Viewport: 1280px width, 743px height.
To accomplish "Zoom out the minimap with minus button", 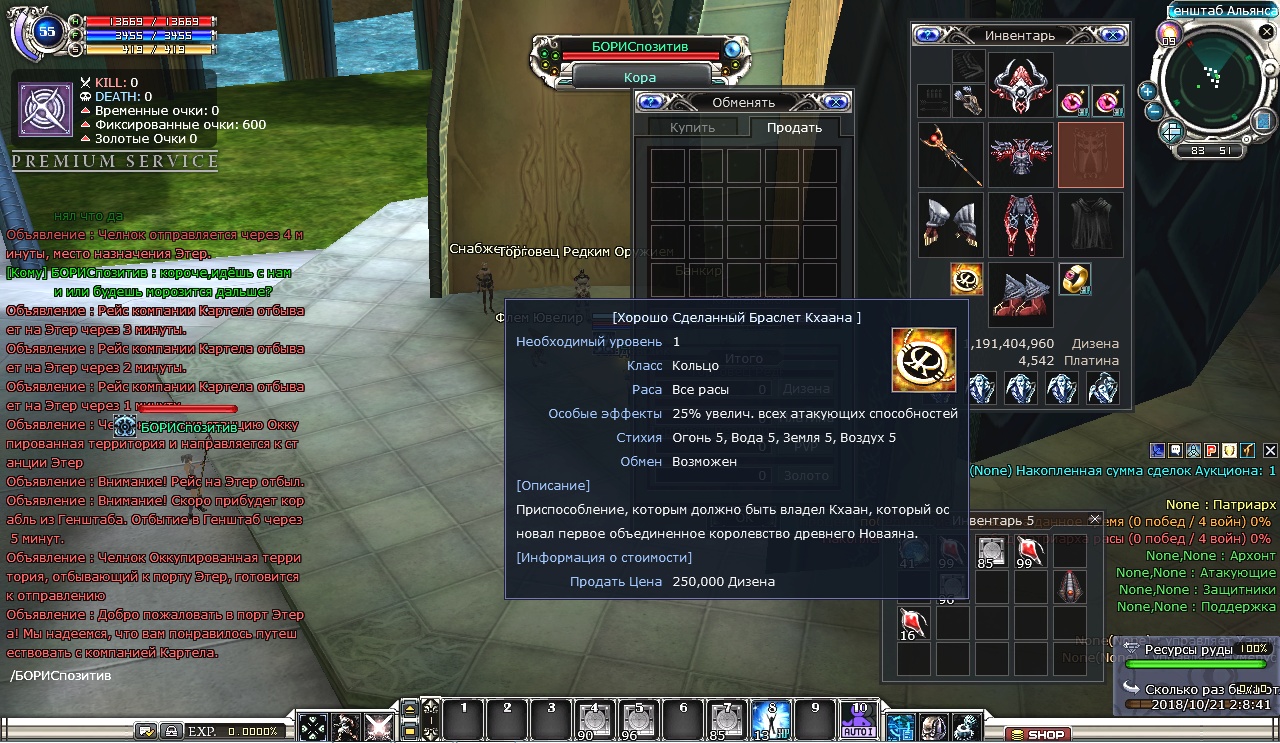I will coord(1154,111).
